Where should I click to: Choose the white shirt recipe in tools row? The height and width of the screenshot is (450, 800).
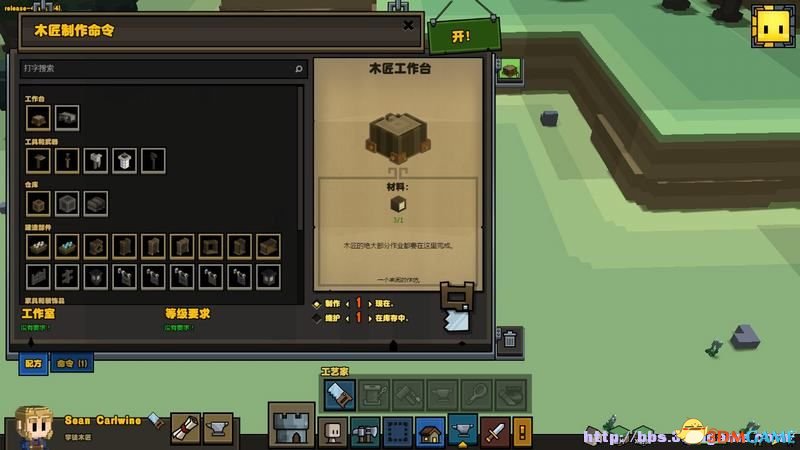[125, 160]
